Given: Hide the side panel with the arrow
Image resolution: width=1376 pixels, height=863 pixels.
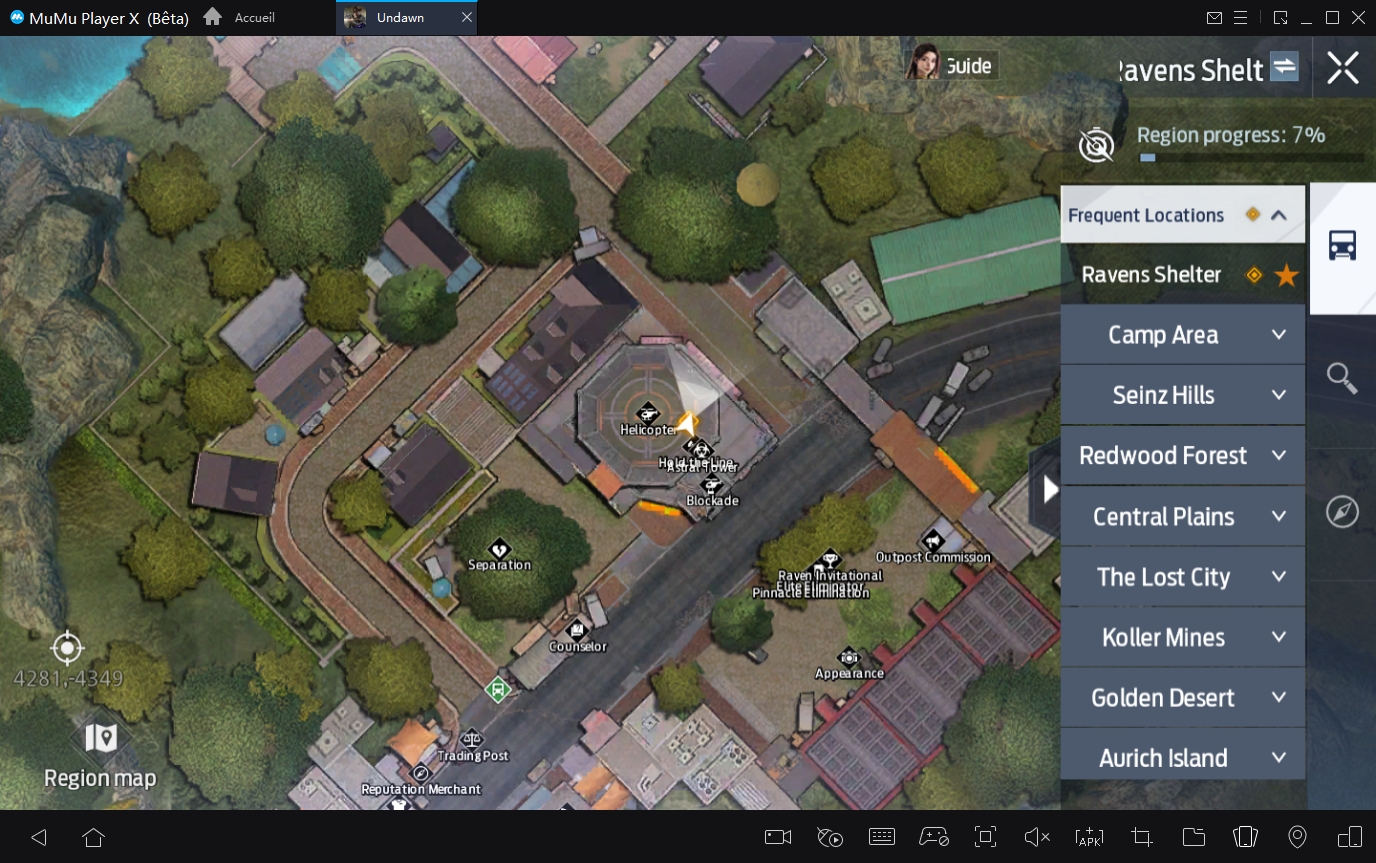Looking at the screenshot, I should pos(1049,489).
